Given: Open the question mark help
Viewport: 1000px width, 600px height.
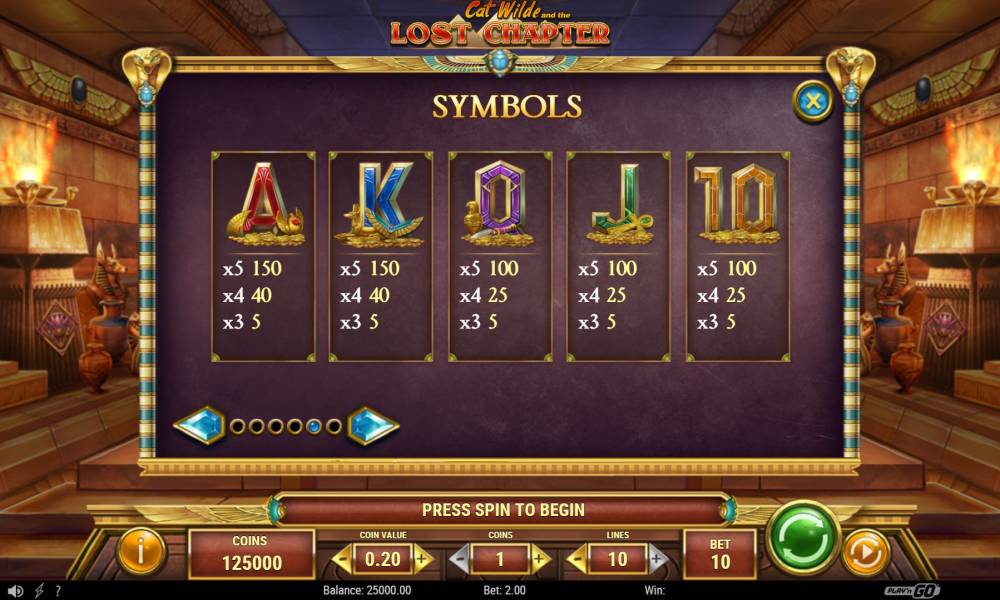Looking at the screenshot, I should click(x=57, y=591).
